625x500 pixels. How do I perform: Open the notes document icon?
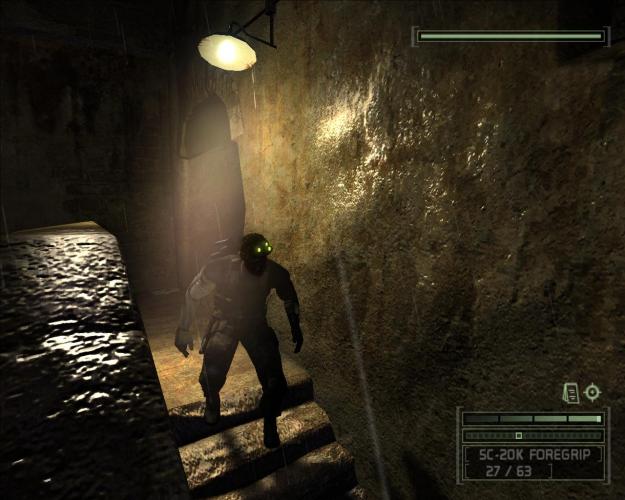coord(571,393)
